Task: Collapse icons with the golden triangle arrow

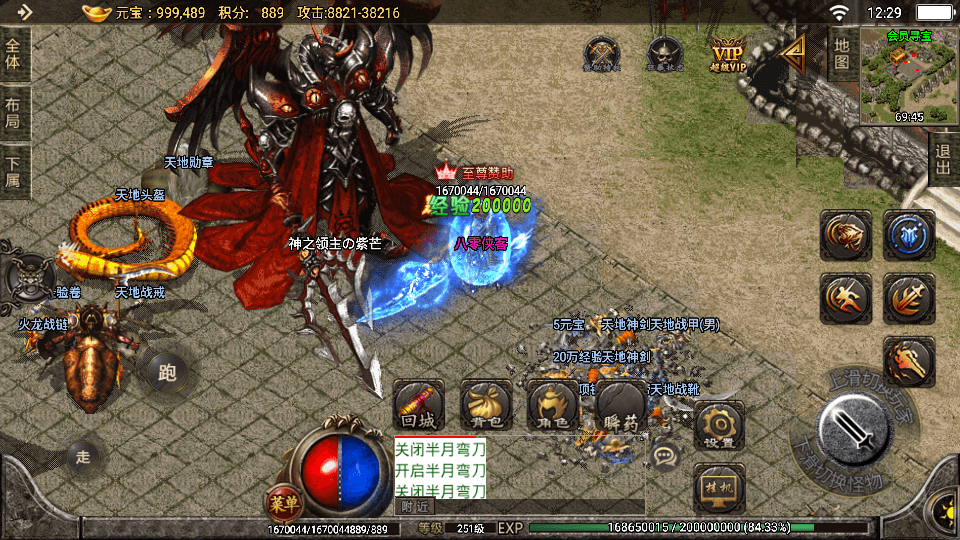Action: (x=795, y=53)
